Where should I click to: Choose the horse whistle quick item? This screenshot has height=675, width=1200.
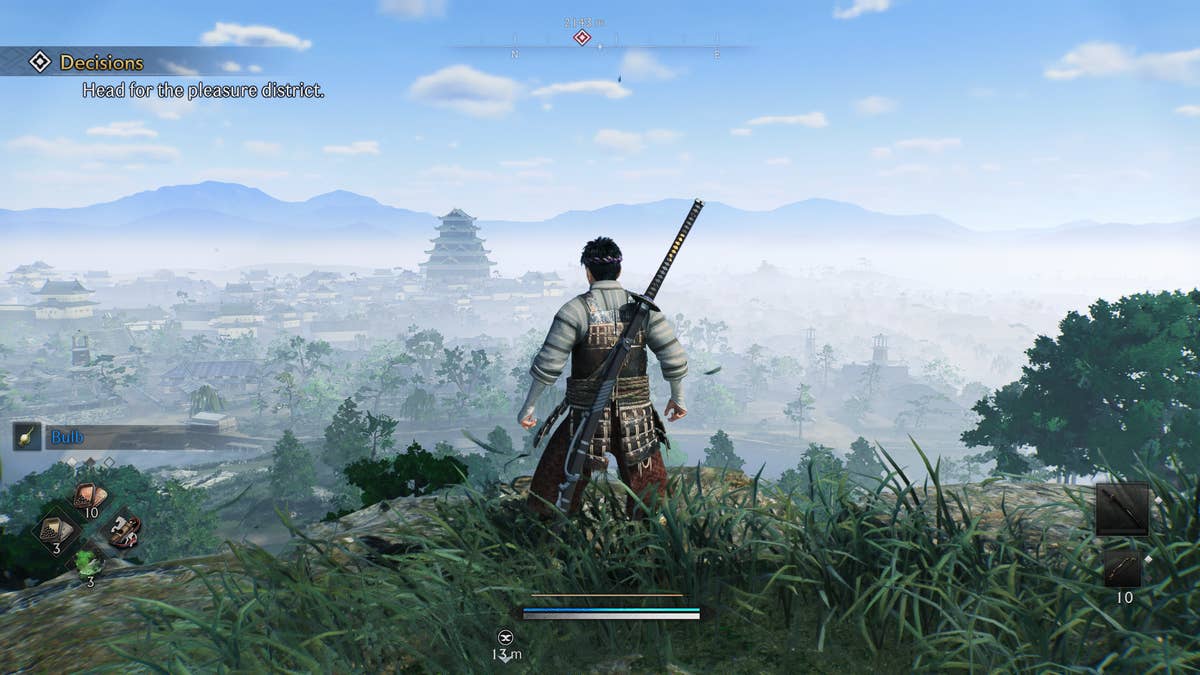124,529
